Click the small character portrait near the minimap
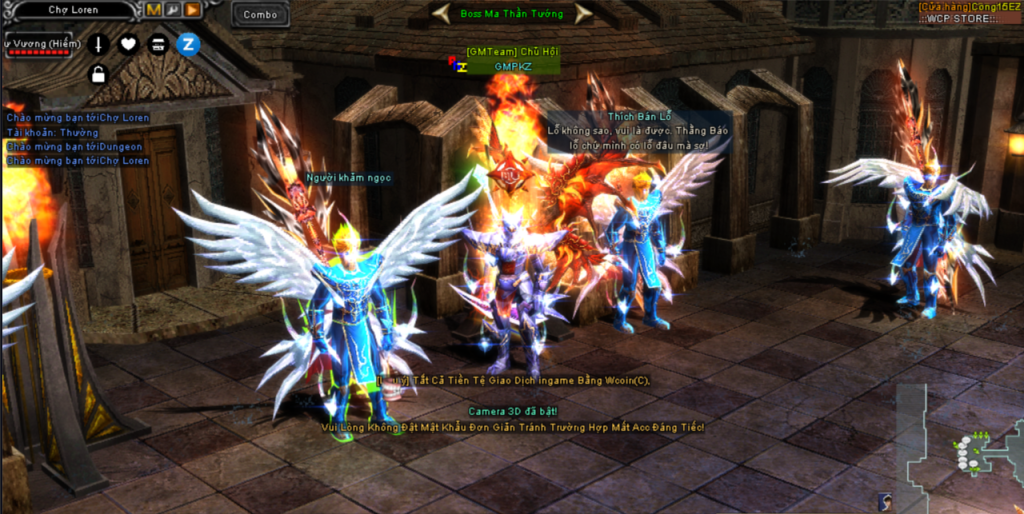Image resolution: width=1024 pixels, height=514 pixels. click(885, 501)
